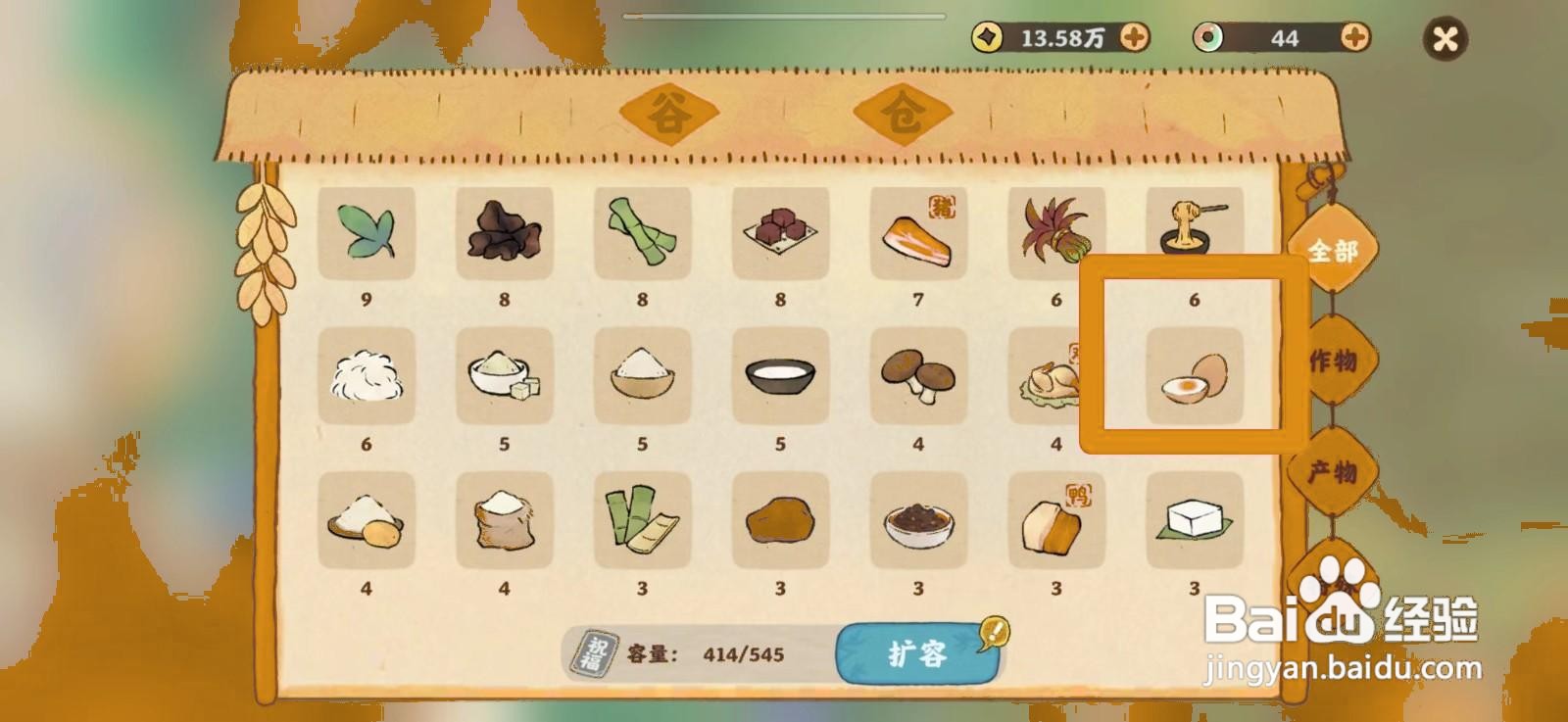
Task: Switch to the 作物 category tab
Action: (1335, 362)
